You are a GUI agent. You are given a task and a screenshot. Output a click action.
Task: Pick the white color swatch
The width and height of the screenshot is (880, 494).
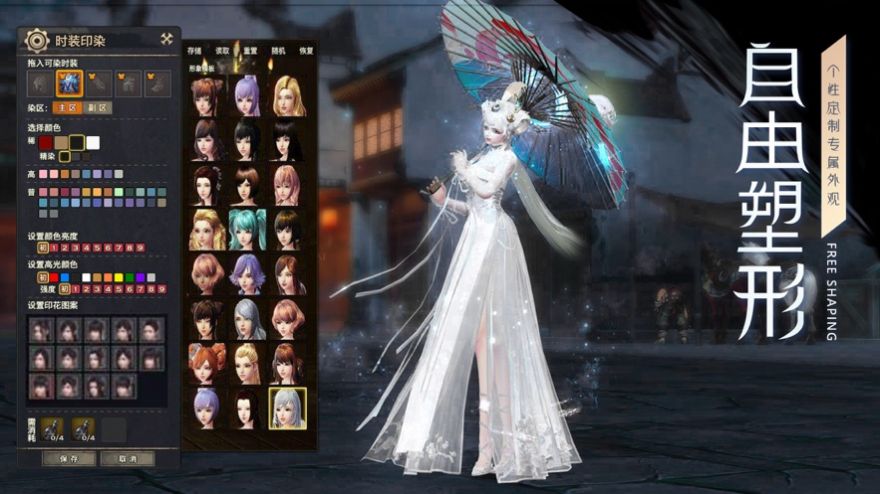tap(93, 143)
